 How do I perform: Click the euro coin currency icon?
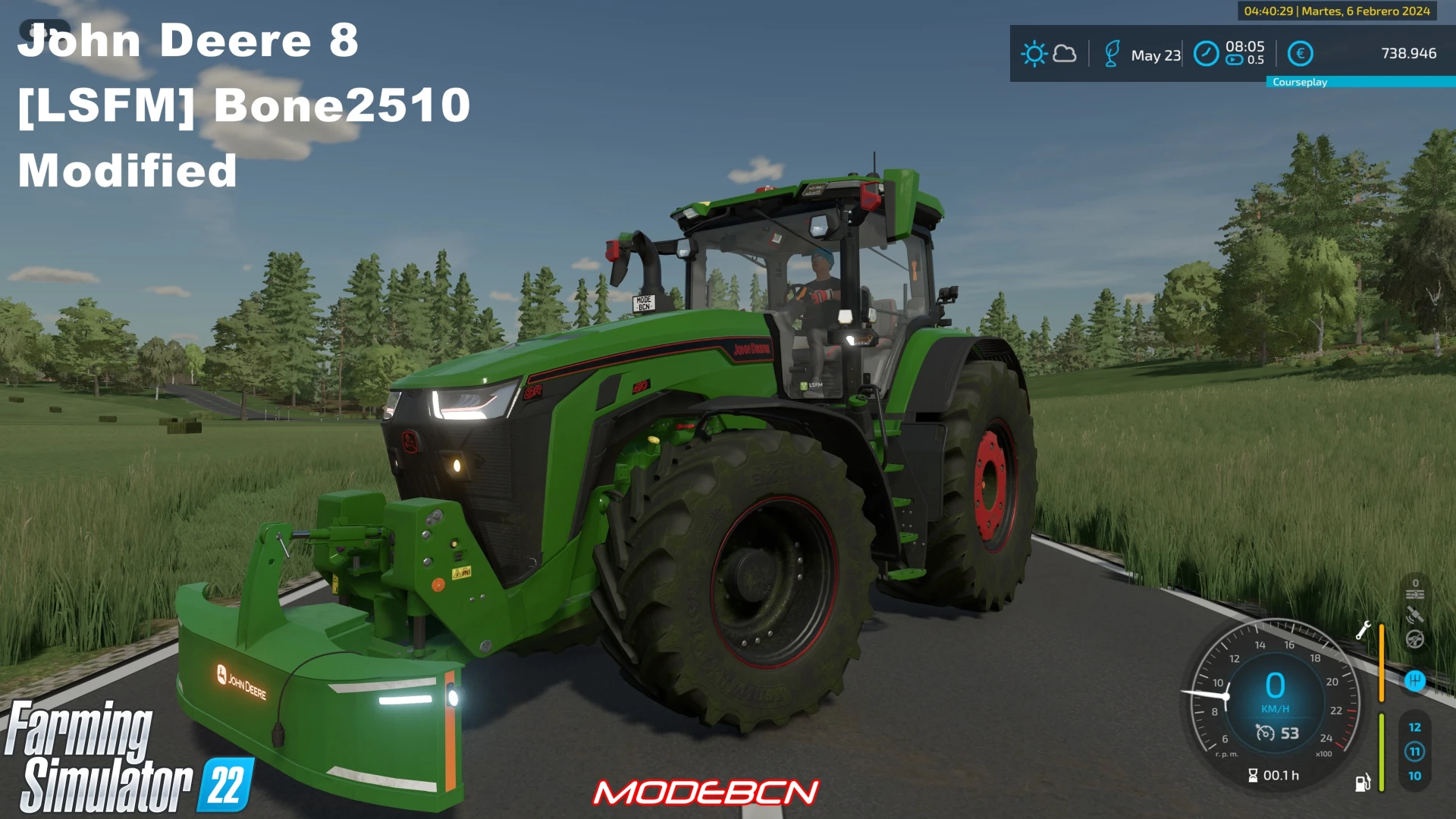[1301, 53]
